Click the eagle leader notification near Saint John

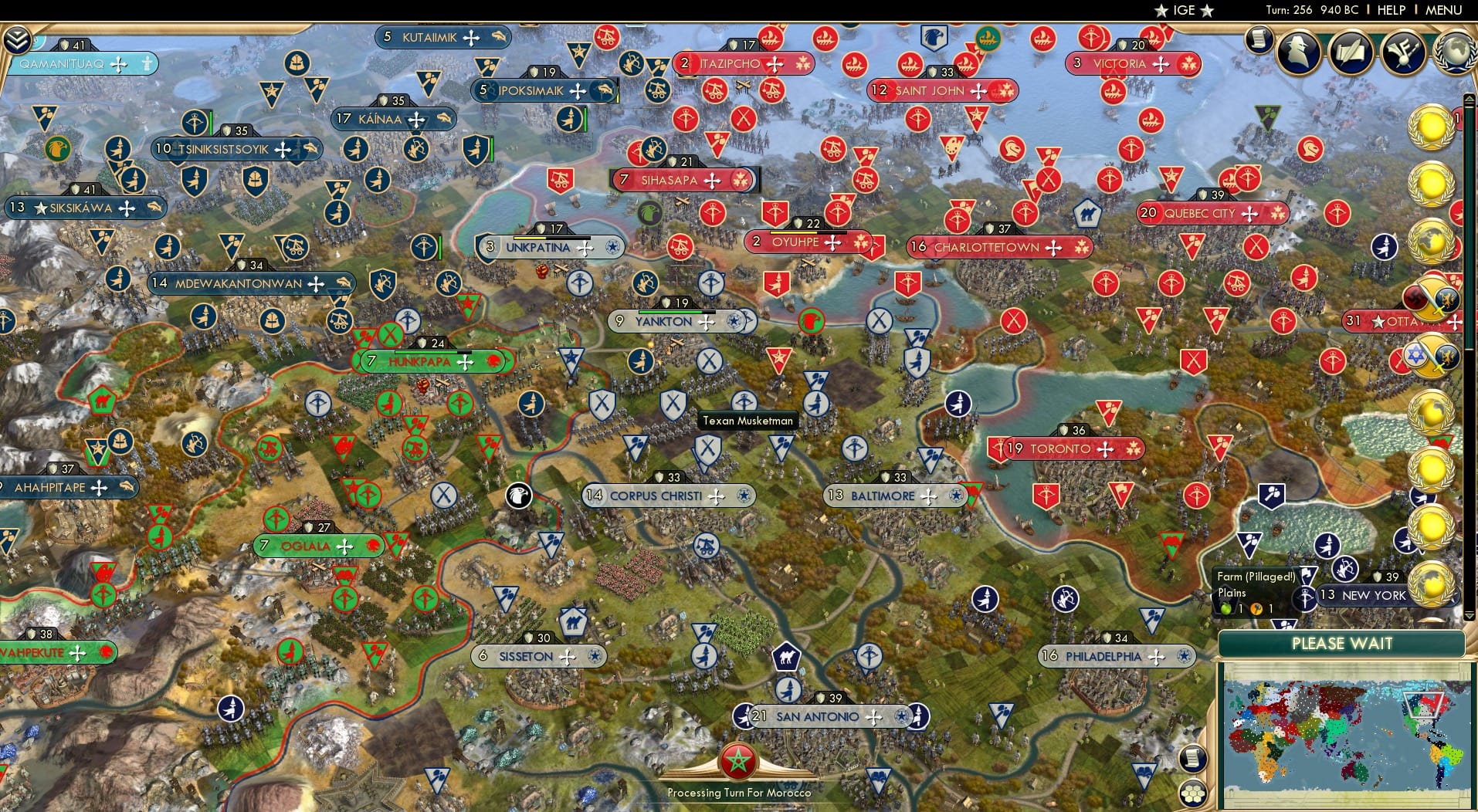coord(935,37)
